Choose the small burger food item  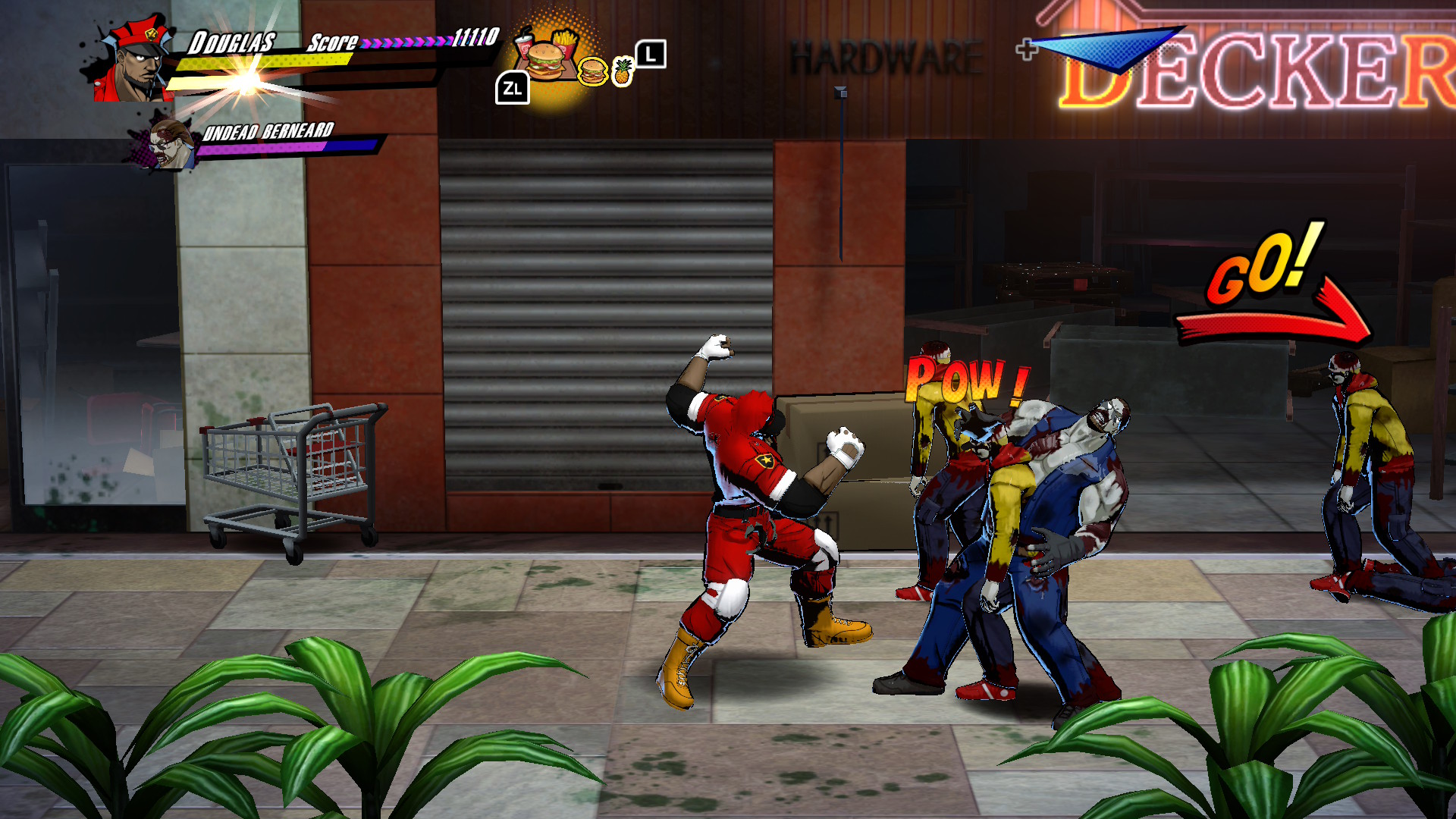[592, 72]
